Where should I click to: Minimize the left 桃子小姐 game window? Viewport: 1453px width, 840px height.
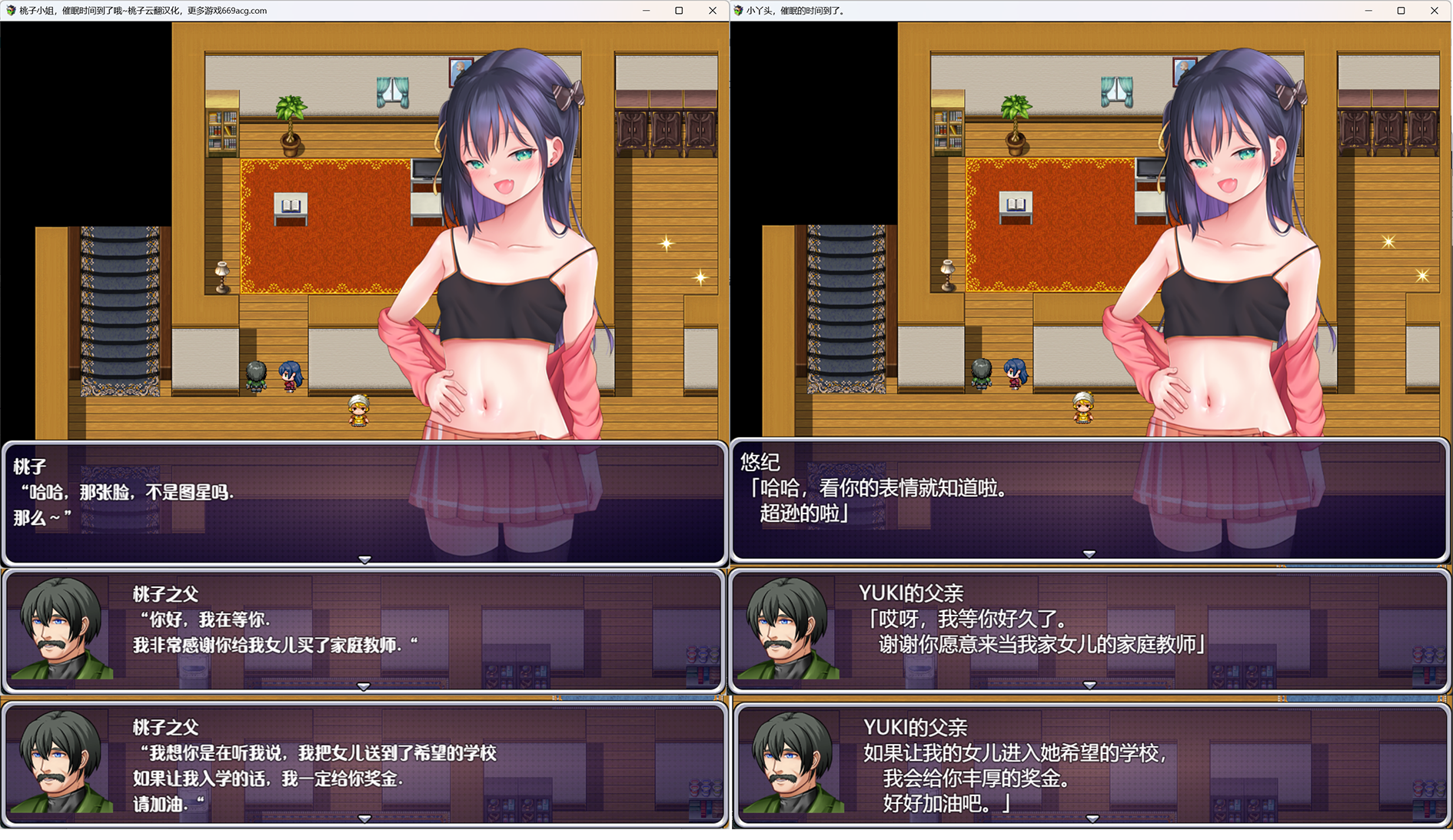coord(644,11)
